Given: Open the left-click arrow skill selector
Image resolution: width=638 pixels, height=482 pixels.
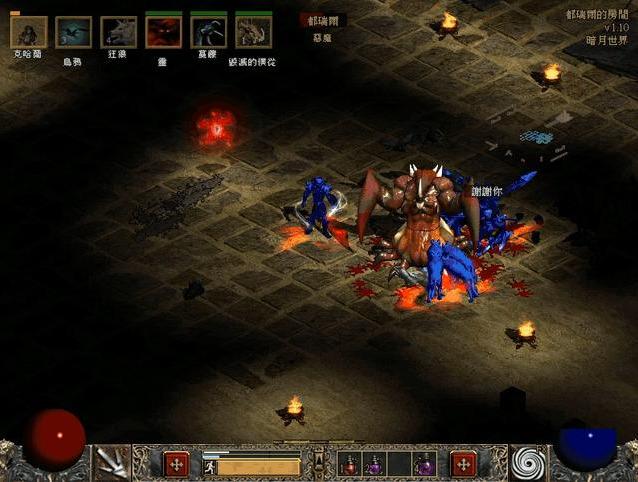Looking at the screenshot, I should (113, 463).
